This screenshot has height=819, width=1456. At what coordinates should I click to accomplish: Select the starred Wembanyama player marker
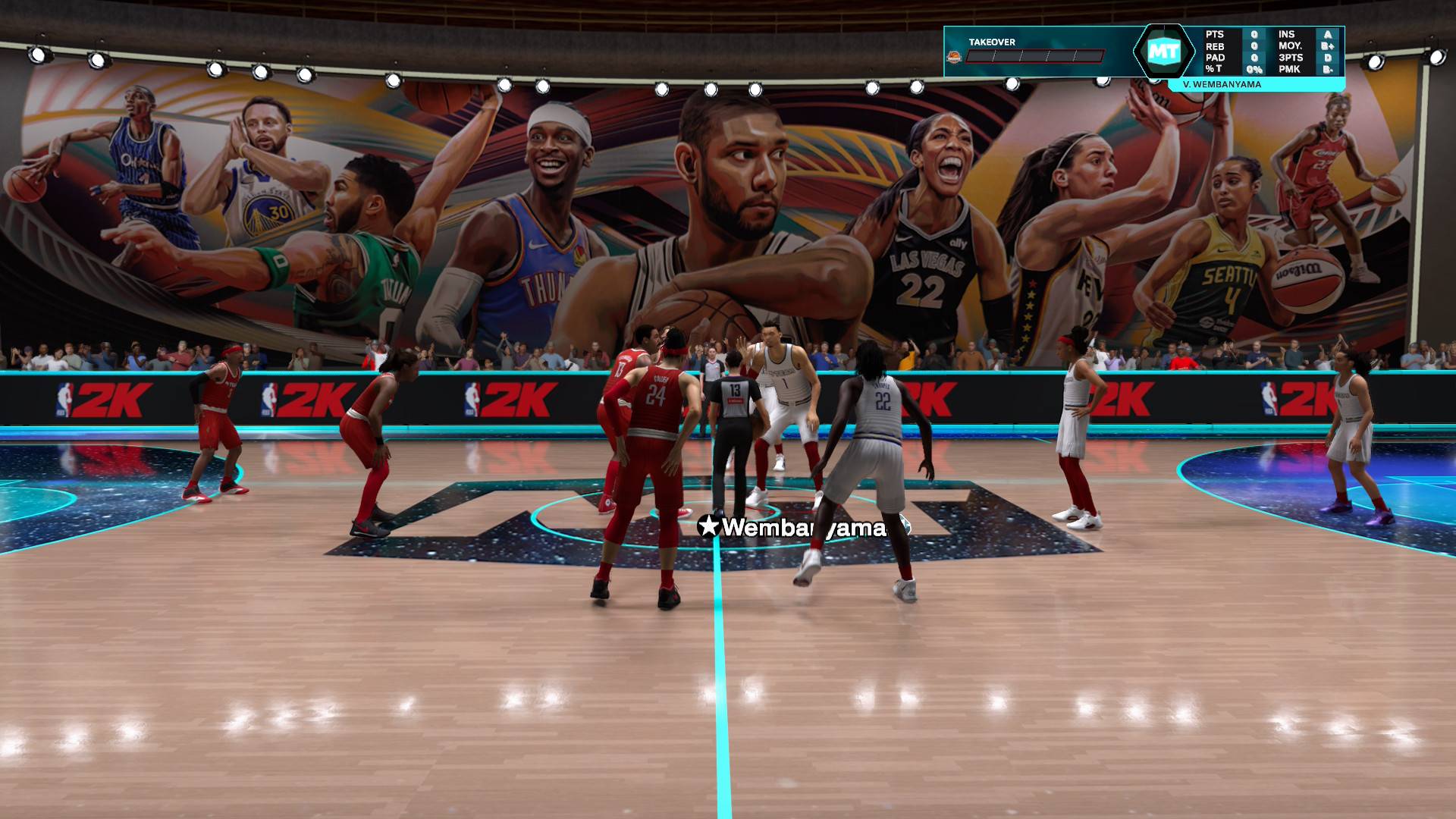coord(794,528)
